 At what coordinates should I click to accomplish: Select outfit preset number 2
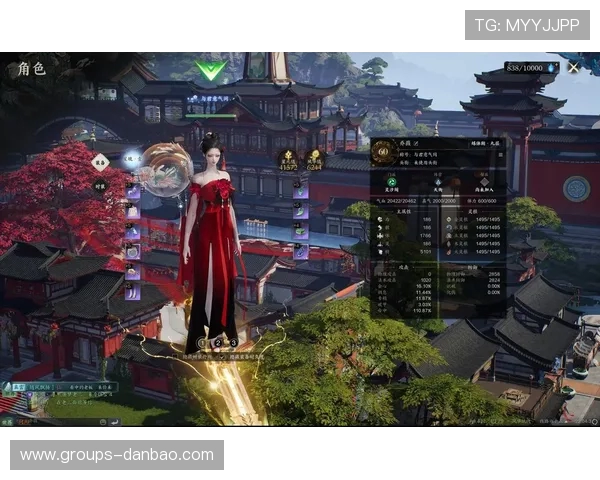[218, 343]
